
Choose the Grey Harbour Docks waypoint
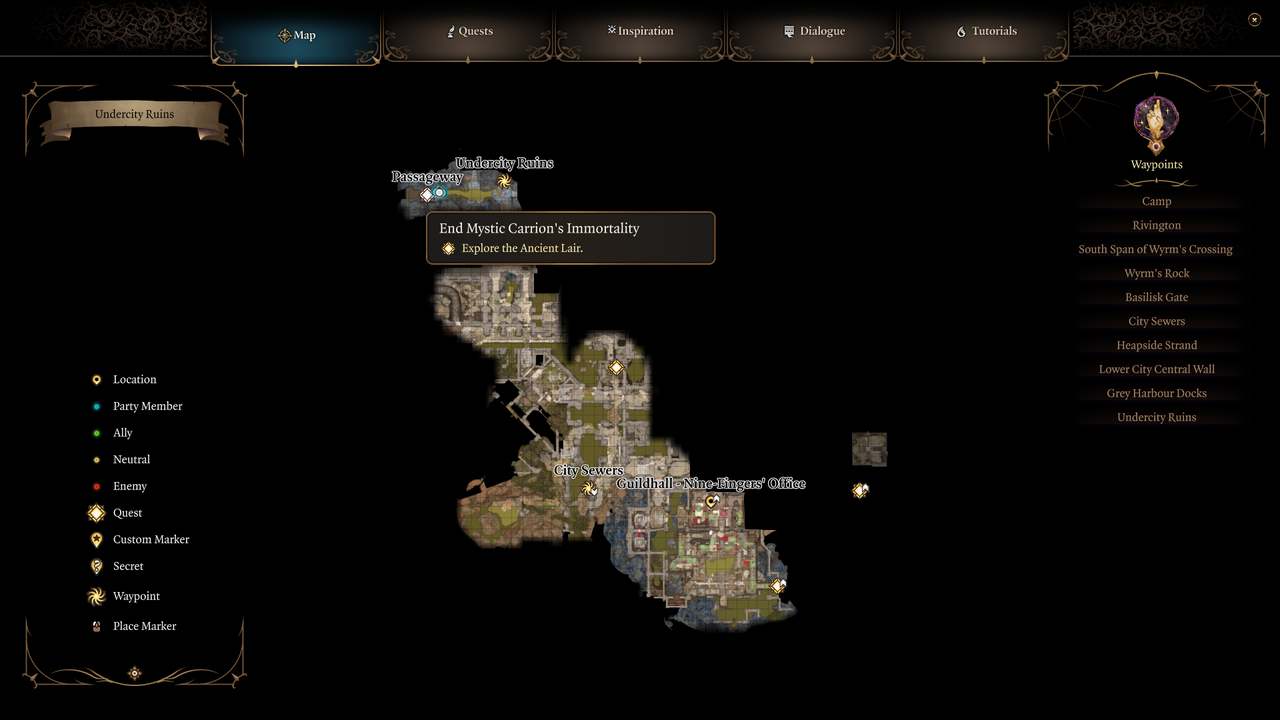pos(1156,393)
